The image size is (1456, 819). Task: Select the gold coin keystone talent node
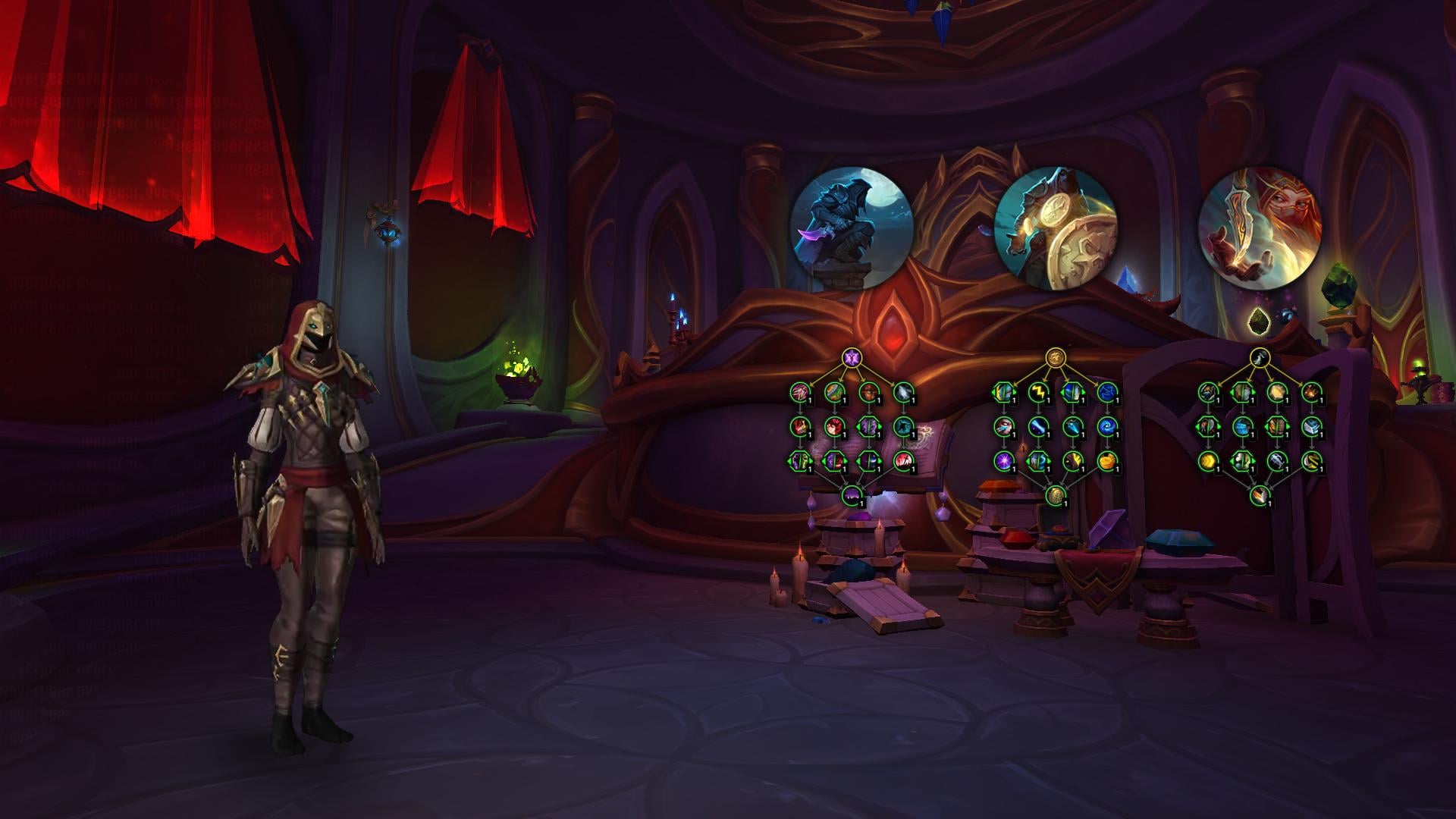(1055, 357)
